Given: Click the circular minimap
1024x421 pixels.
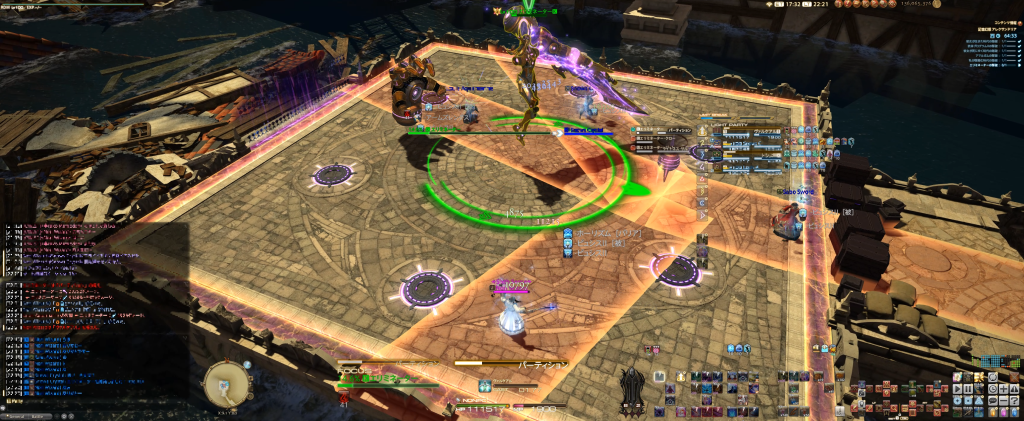Looking at the screenshot, I should pyautogui.click(x=226, y=384).
